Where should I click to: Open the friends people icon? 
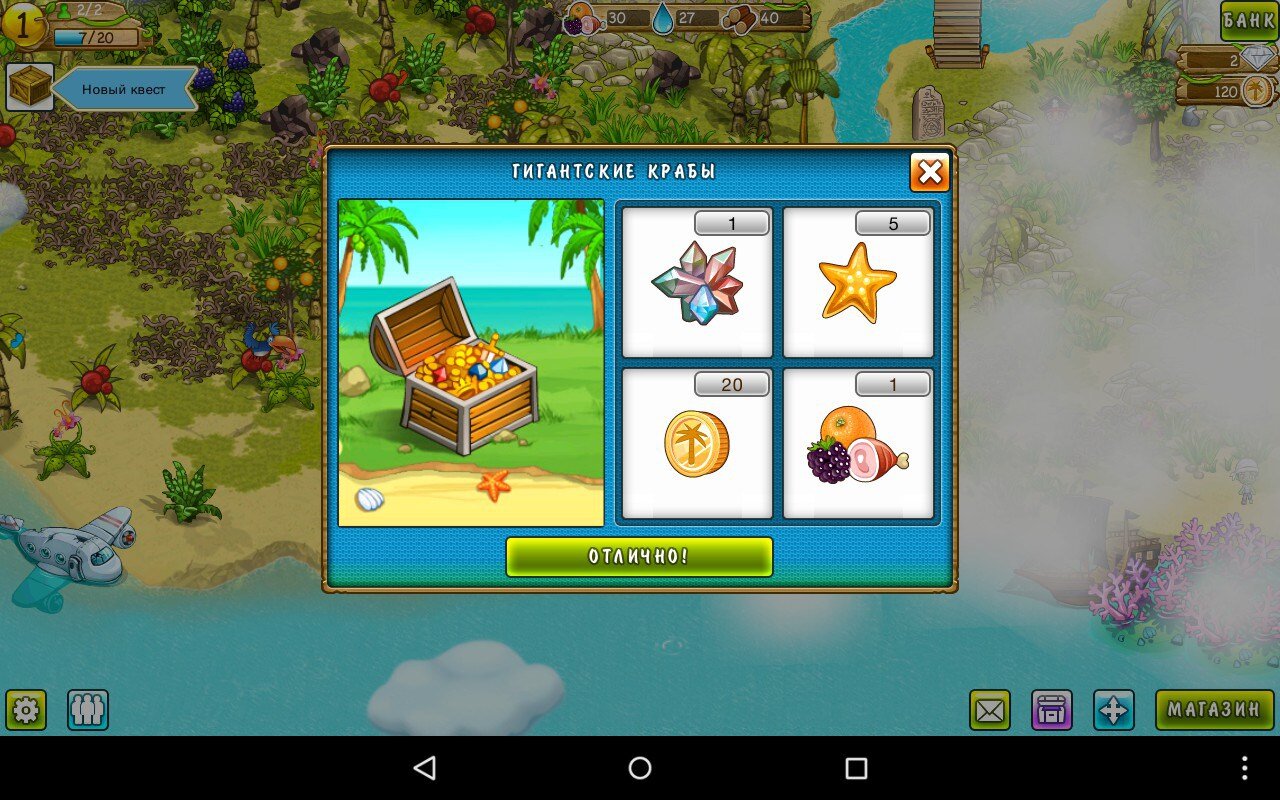(88, 710)
